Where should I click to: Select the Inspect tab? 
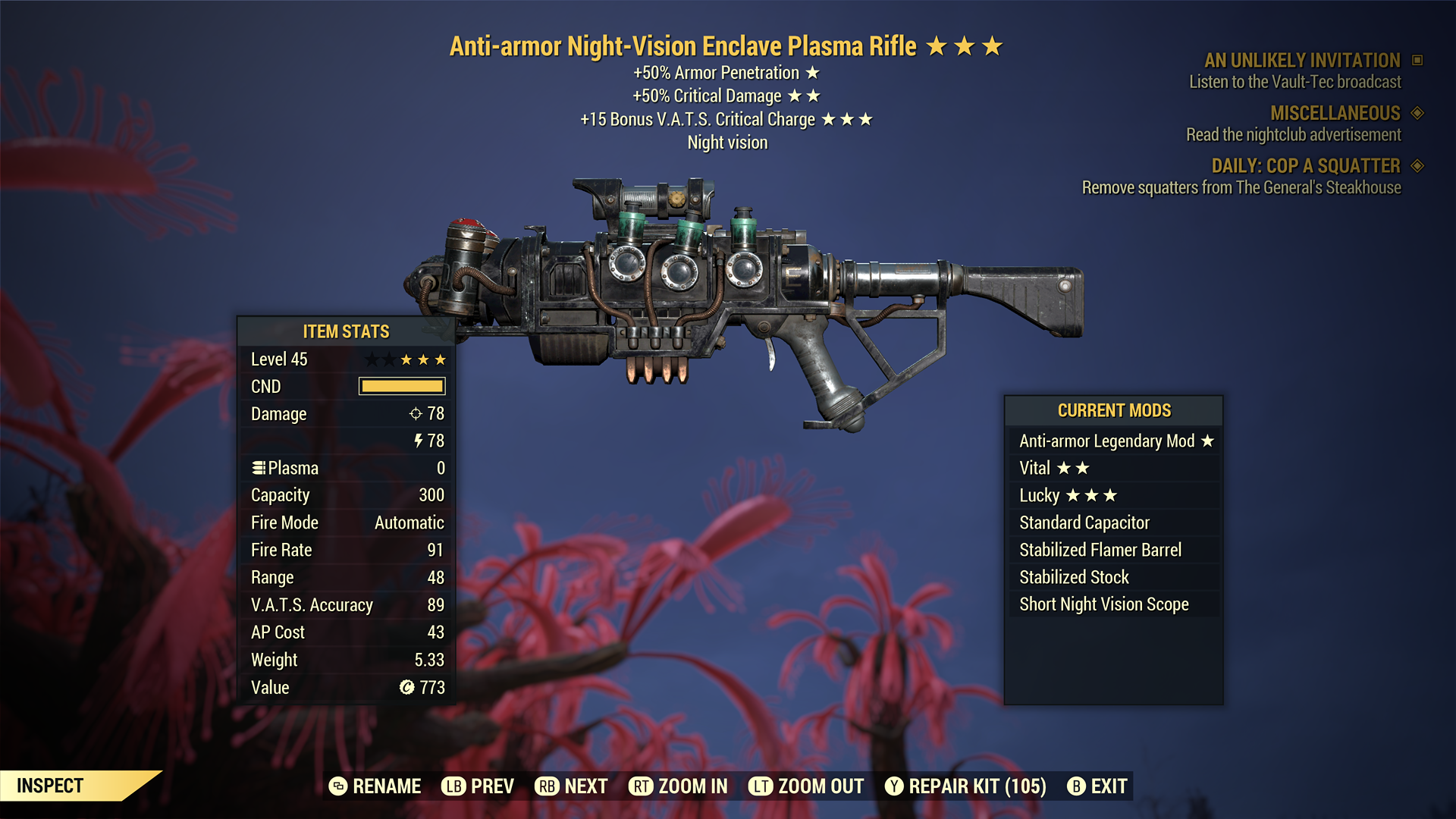pyautogui.click(x=51, y=786)
